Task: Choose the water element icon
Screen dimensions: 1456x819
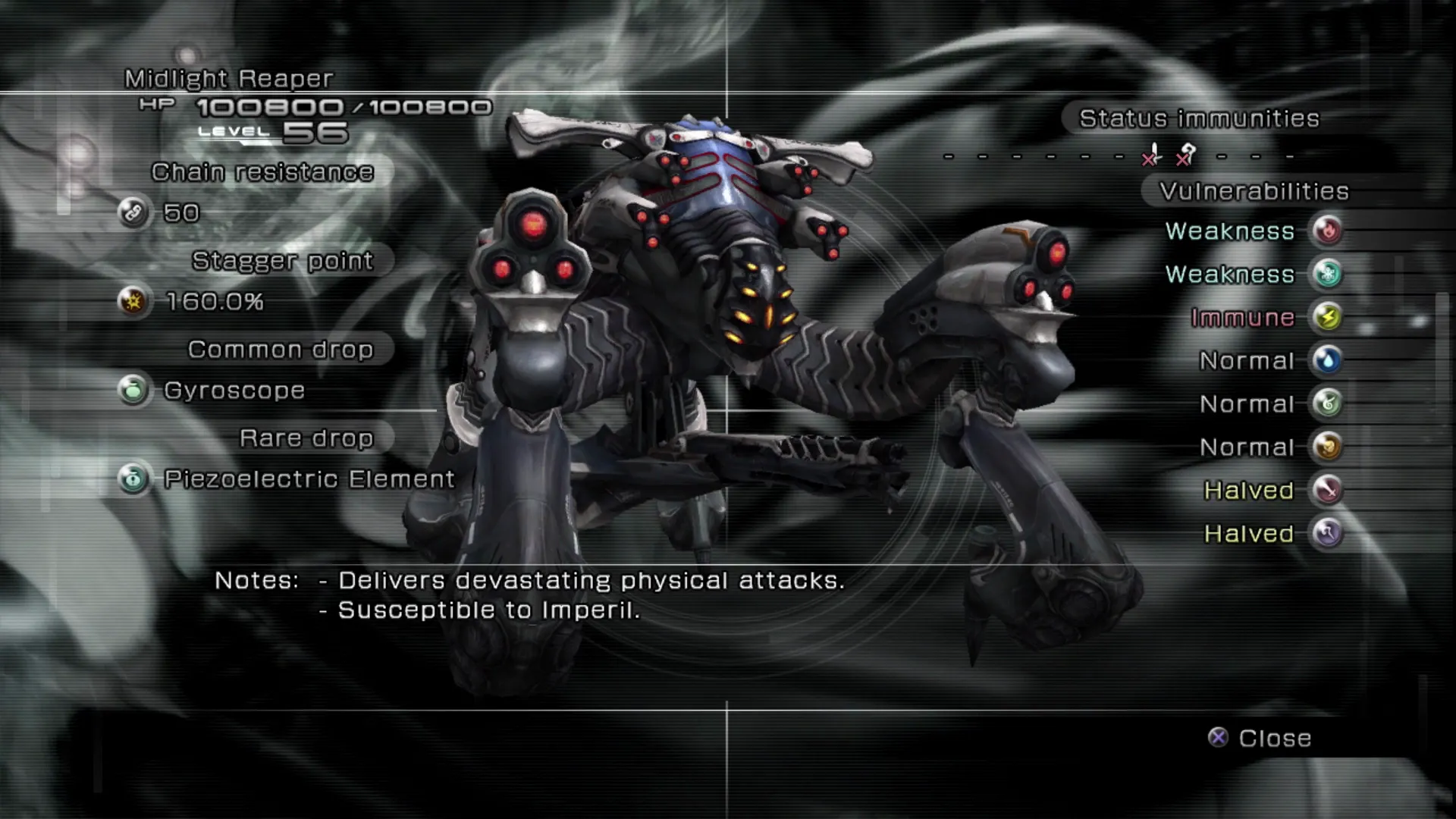Action: tap(1327, 360)
